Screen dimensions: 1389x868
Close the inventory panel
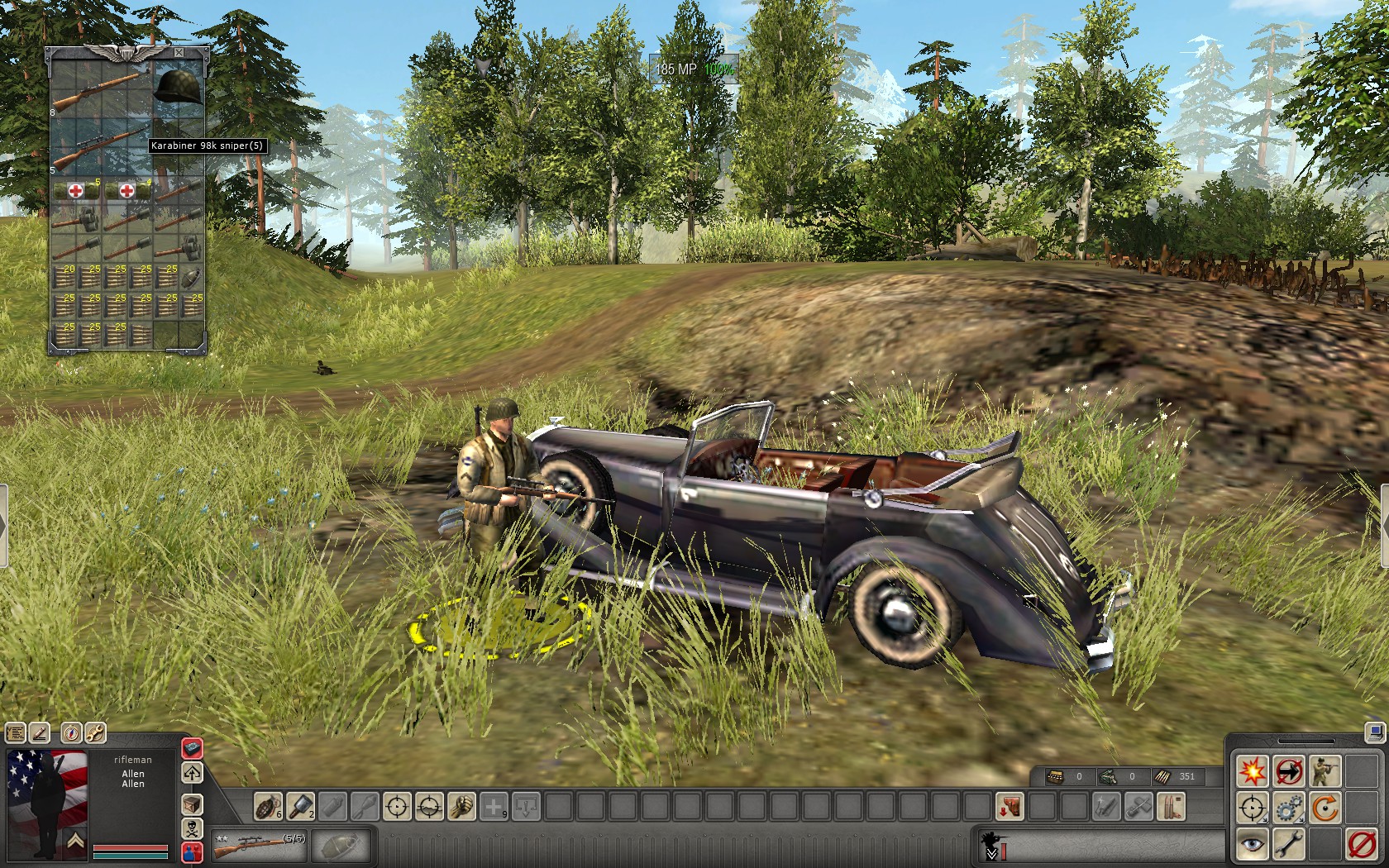tap(179, 52)
